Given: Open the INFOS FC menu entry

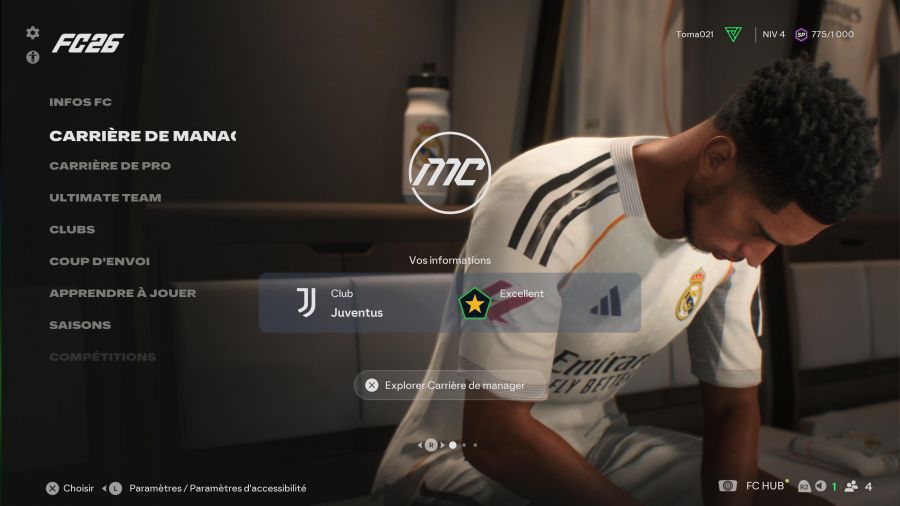Looking at the screenshot, I should [x=80, y=102].
